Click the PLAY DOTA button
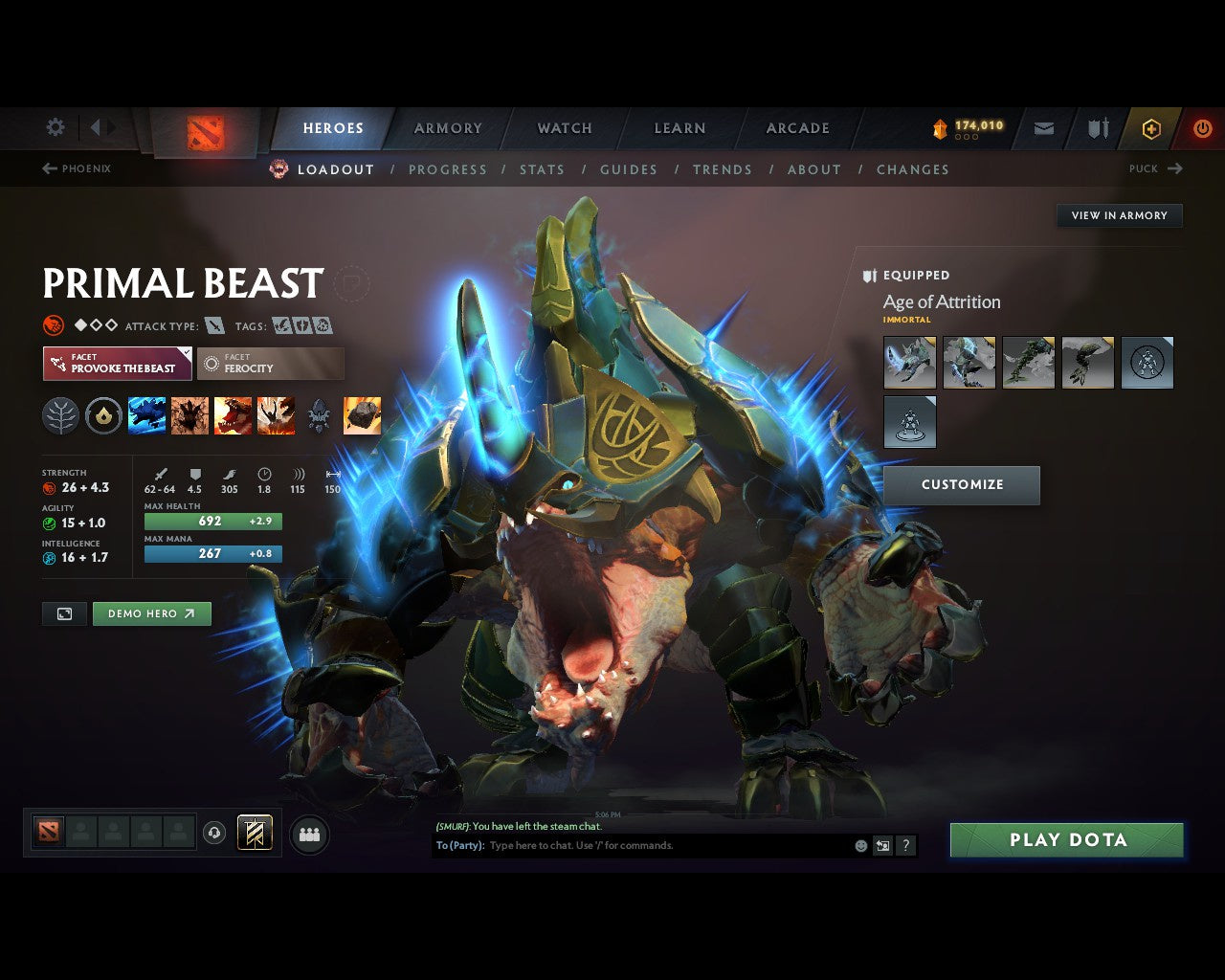The width and height of the screenshot is (1225, 980). click(1066, 840)
